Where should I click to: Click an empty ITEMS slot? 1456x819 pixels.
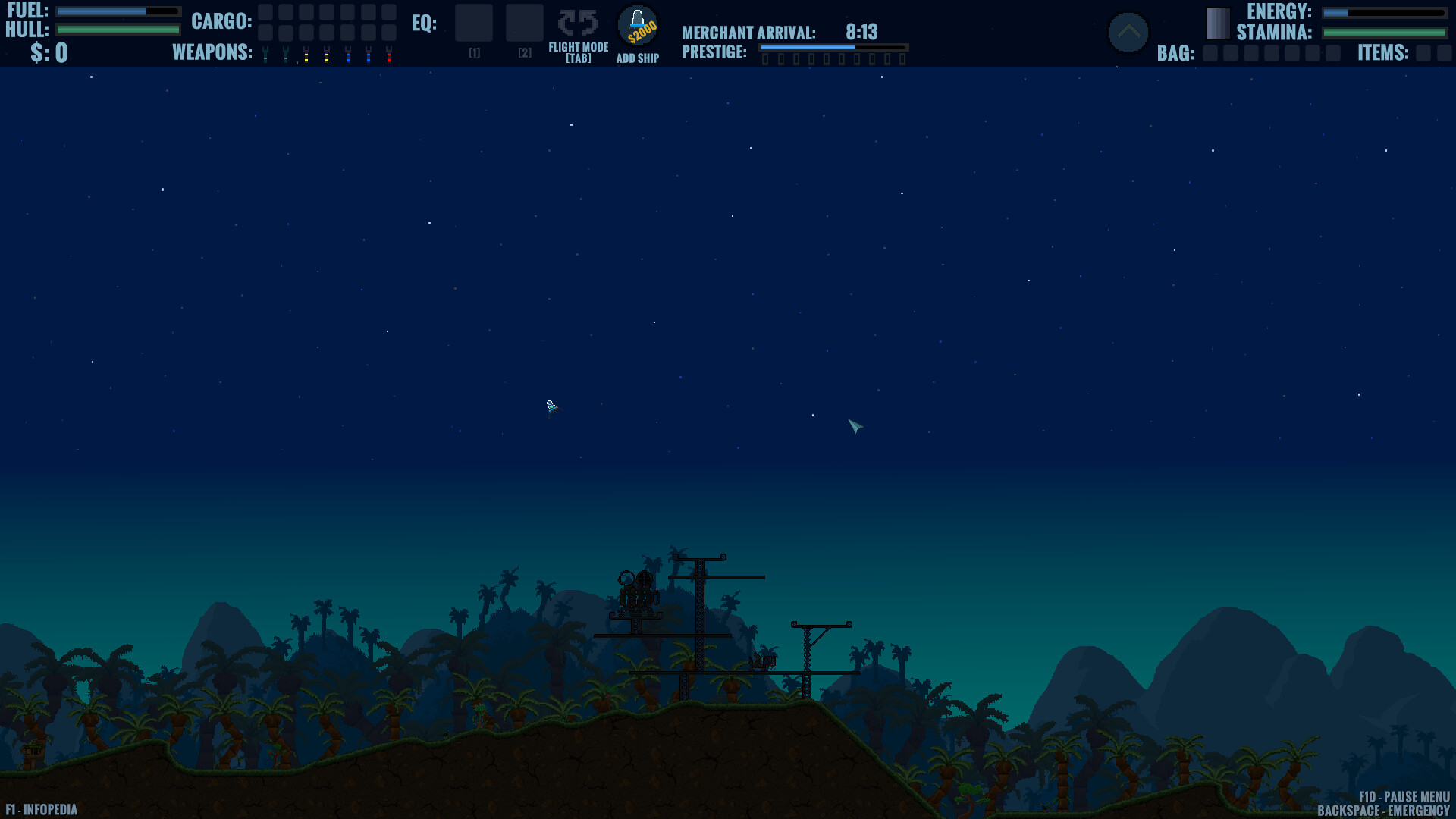coord(1424,54)
